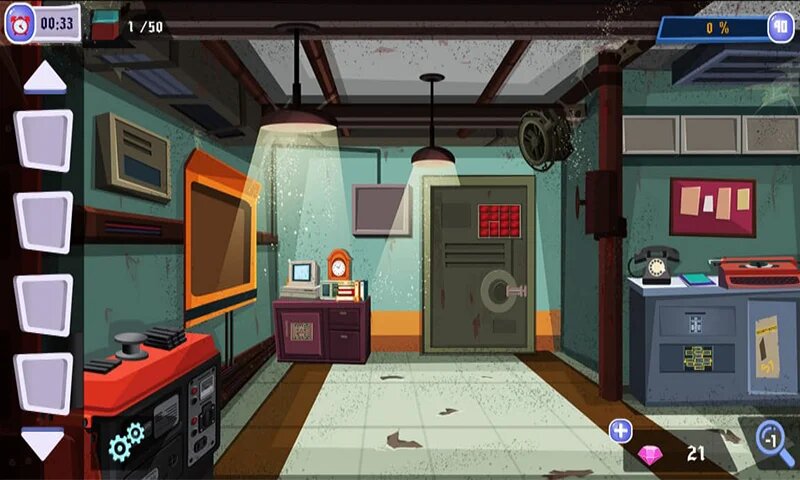Use the magnifying glass hint button
This screenshot has width=800, height=480.
coord(773,440)
